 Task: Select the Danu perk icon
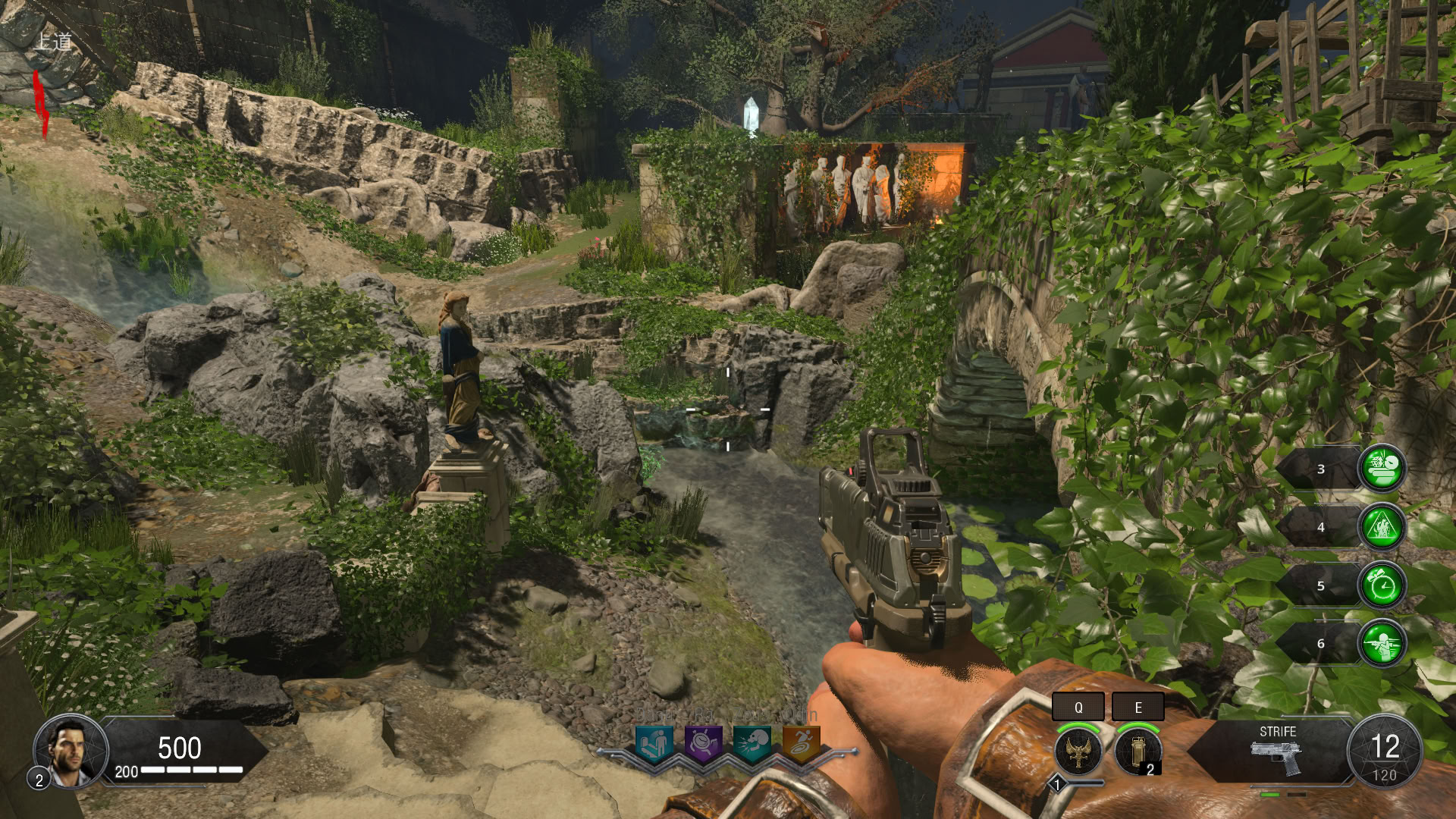pyautogui.click(x=654, y=743)
